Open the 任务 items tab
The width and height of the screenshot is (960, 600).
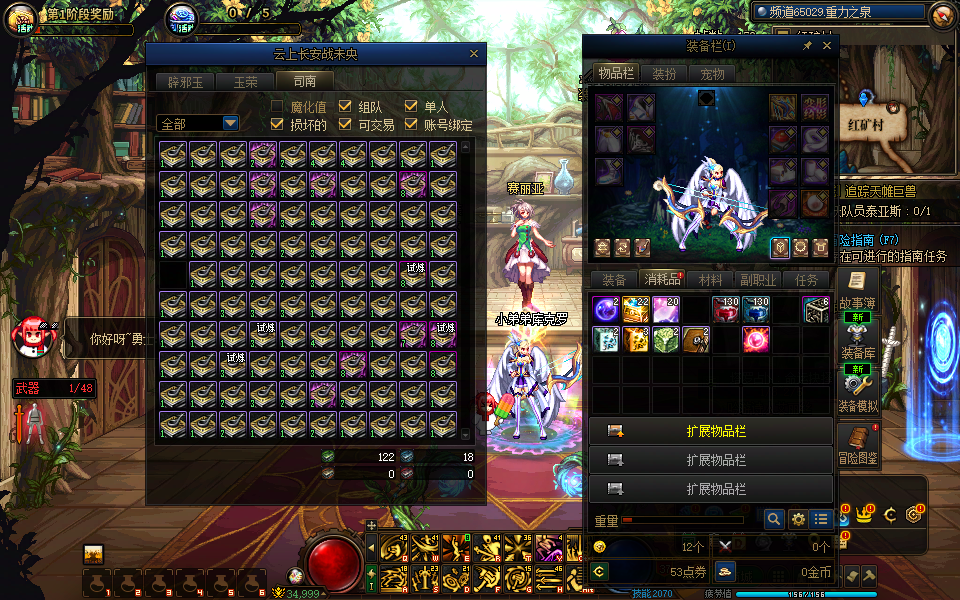tap(806, 280)
